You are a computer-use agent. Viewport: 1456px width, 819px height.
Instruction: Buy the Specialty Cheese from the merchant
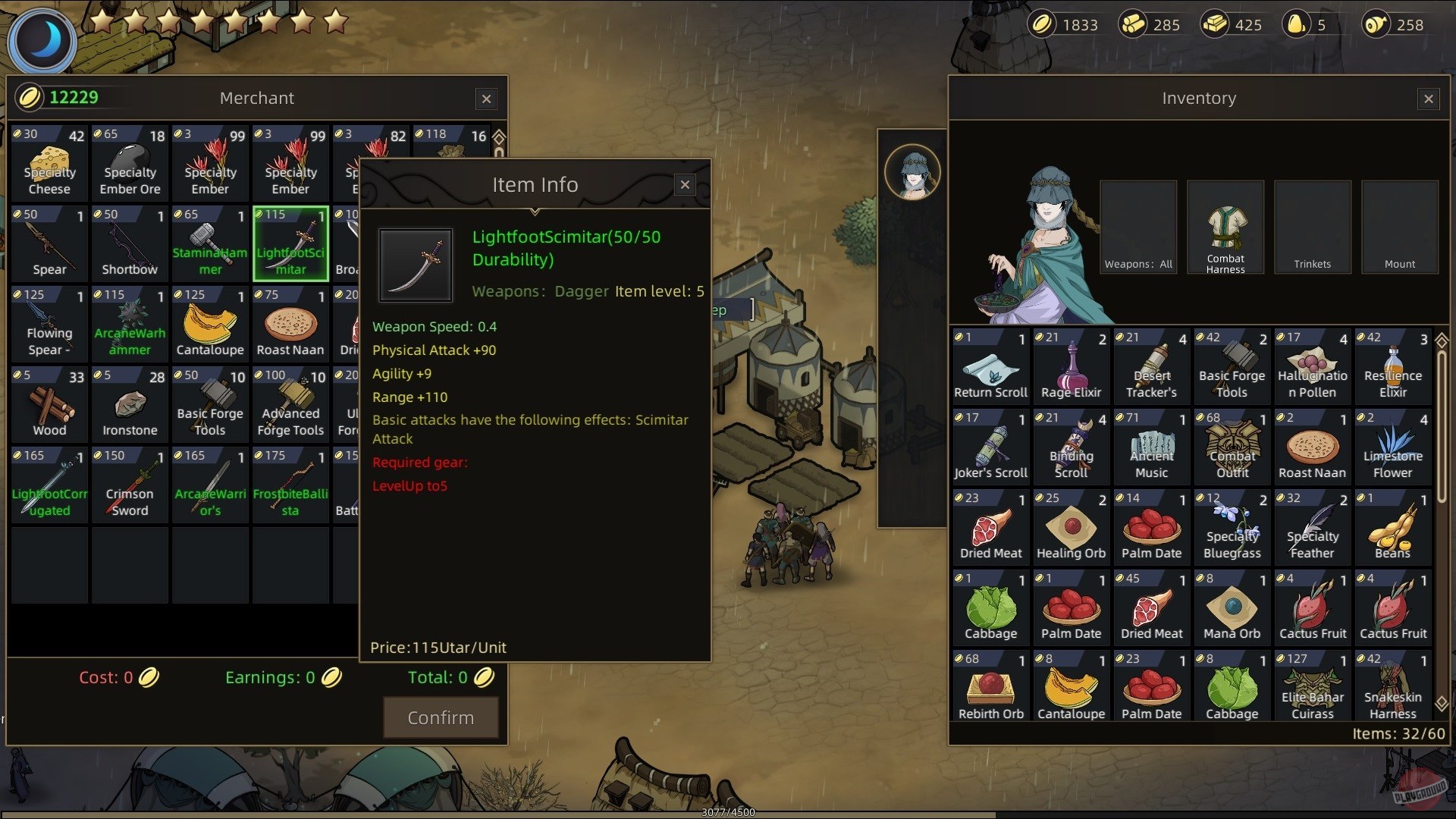(49, 162)
